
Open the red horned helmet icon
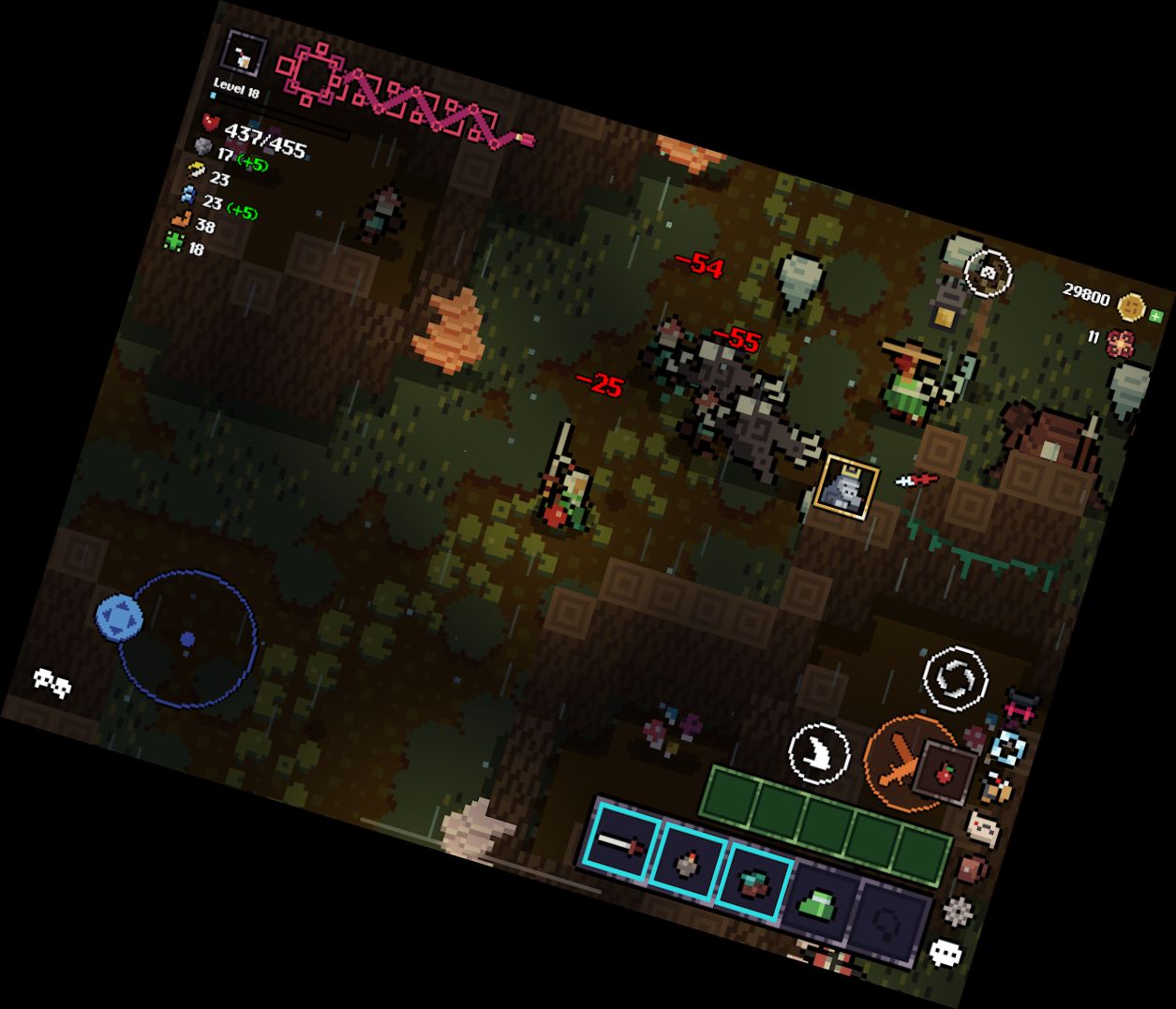(x=1020, y=708)
